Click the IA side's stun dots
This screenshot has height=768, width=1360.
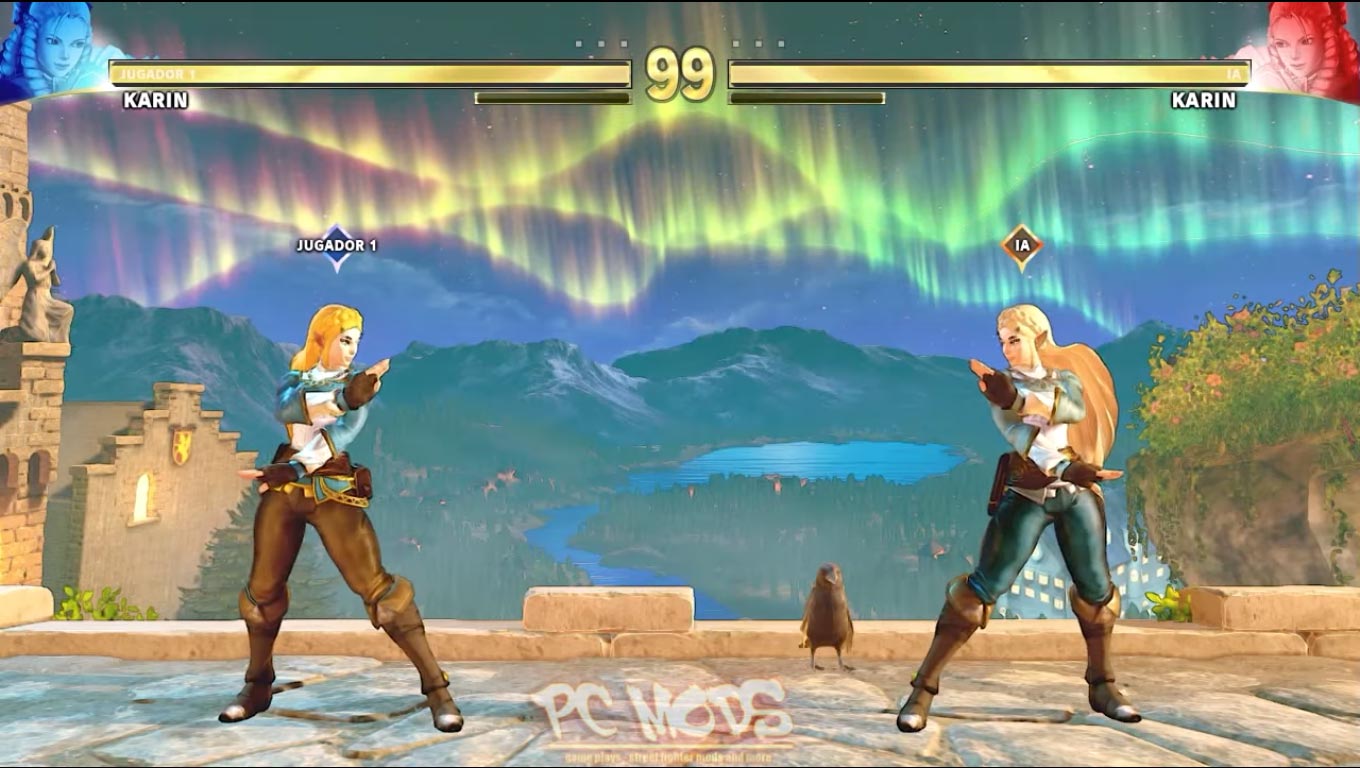760,42
